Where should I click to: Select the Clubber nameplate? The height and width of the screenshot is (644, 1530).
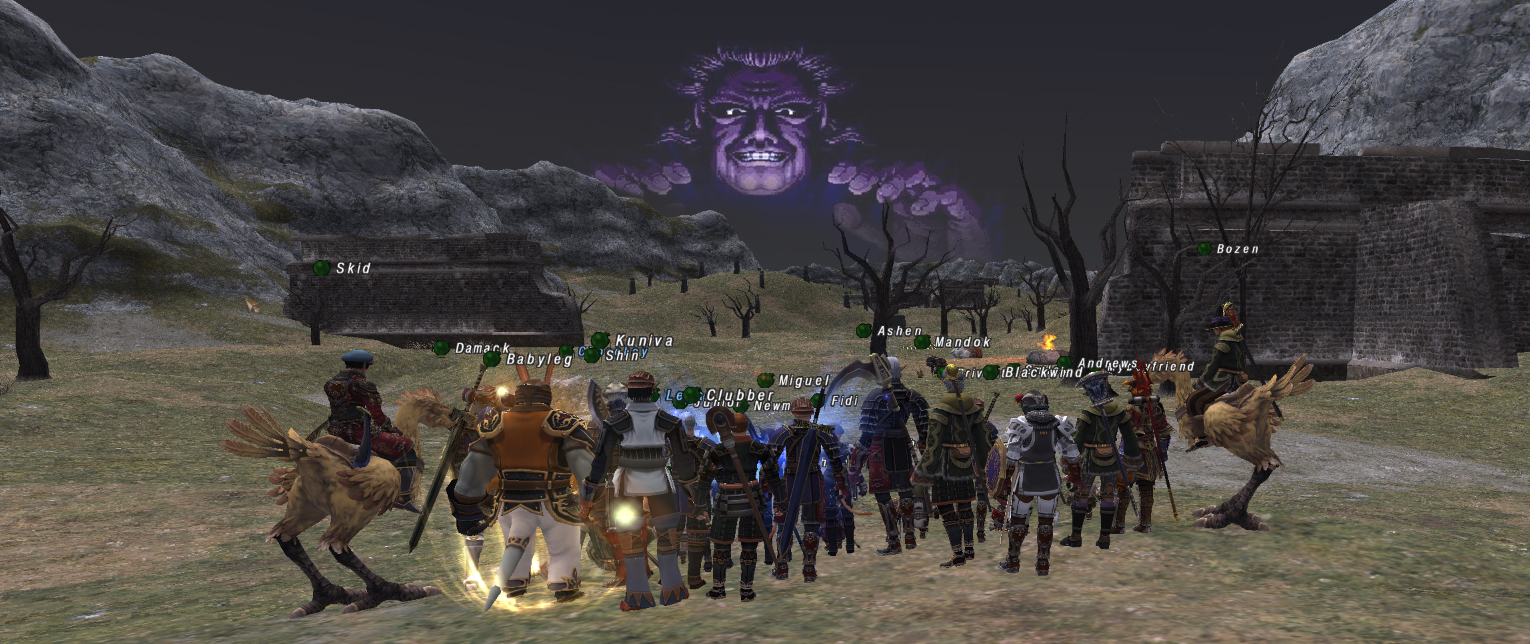pos(739,395)
